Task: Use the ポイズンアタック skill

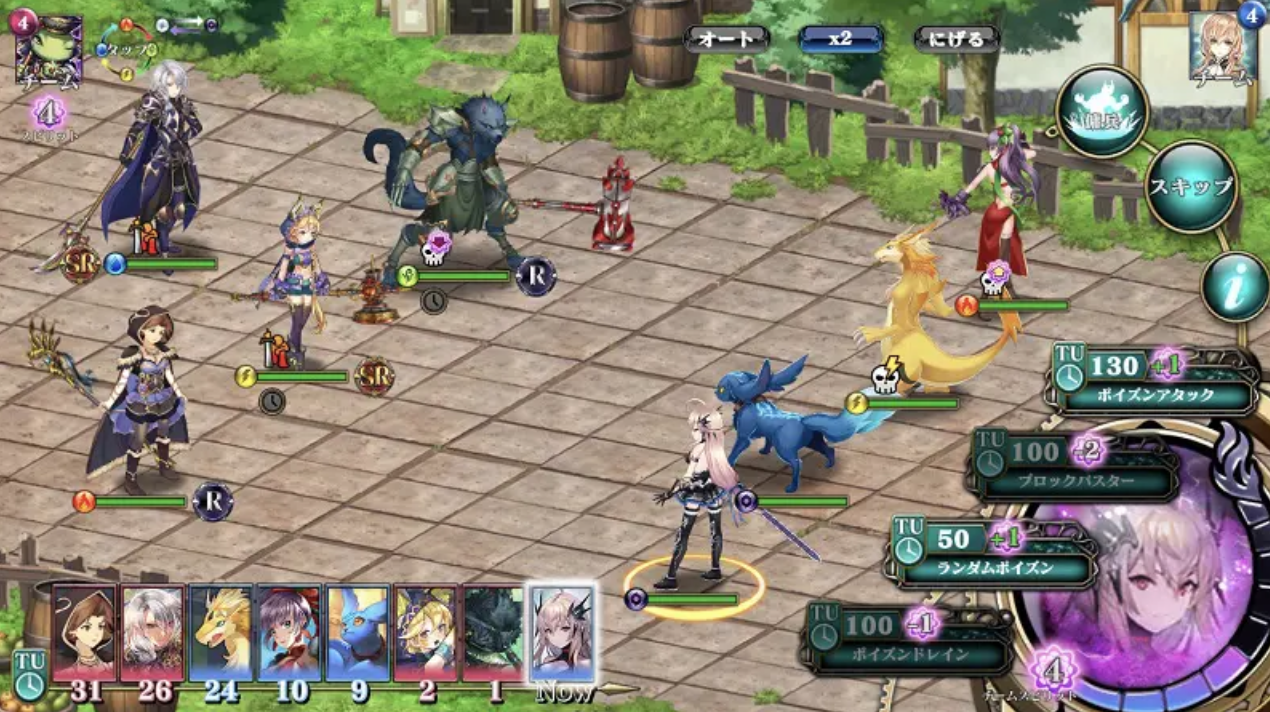Action: pyautogui.click(x=1153, y=382)
